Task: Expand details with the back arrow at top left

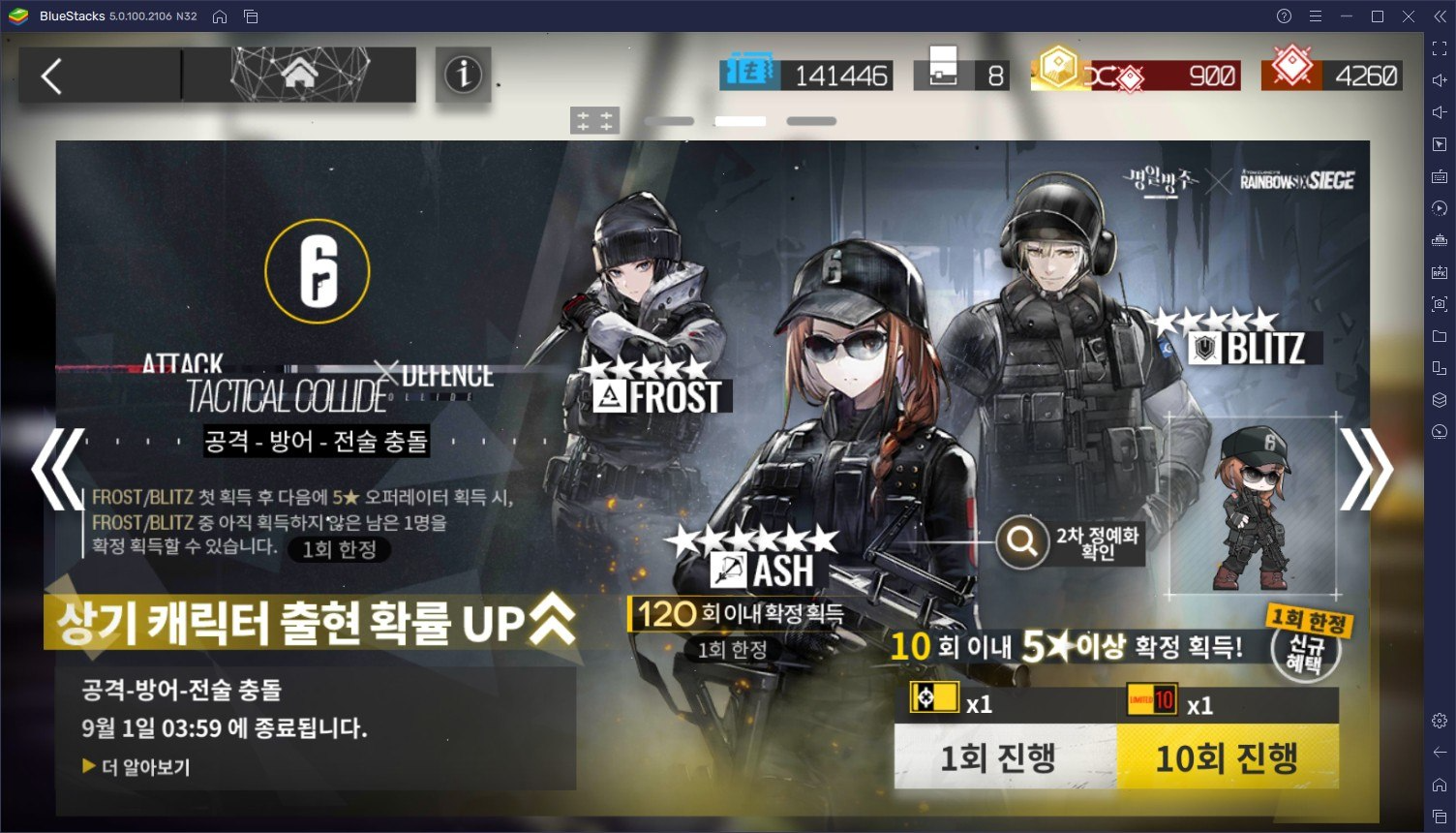Action: (x=51, y=75)
